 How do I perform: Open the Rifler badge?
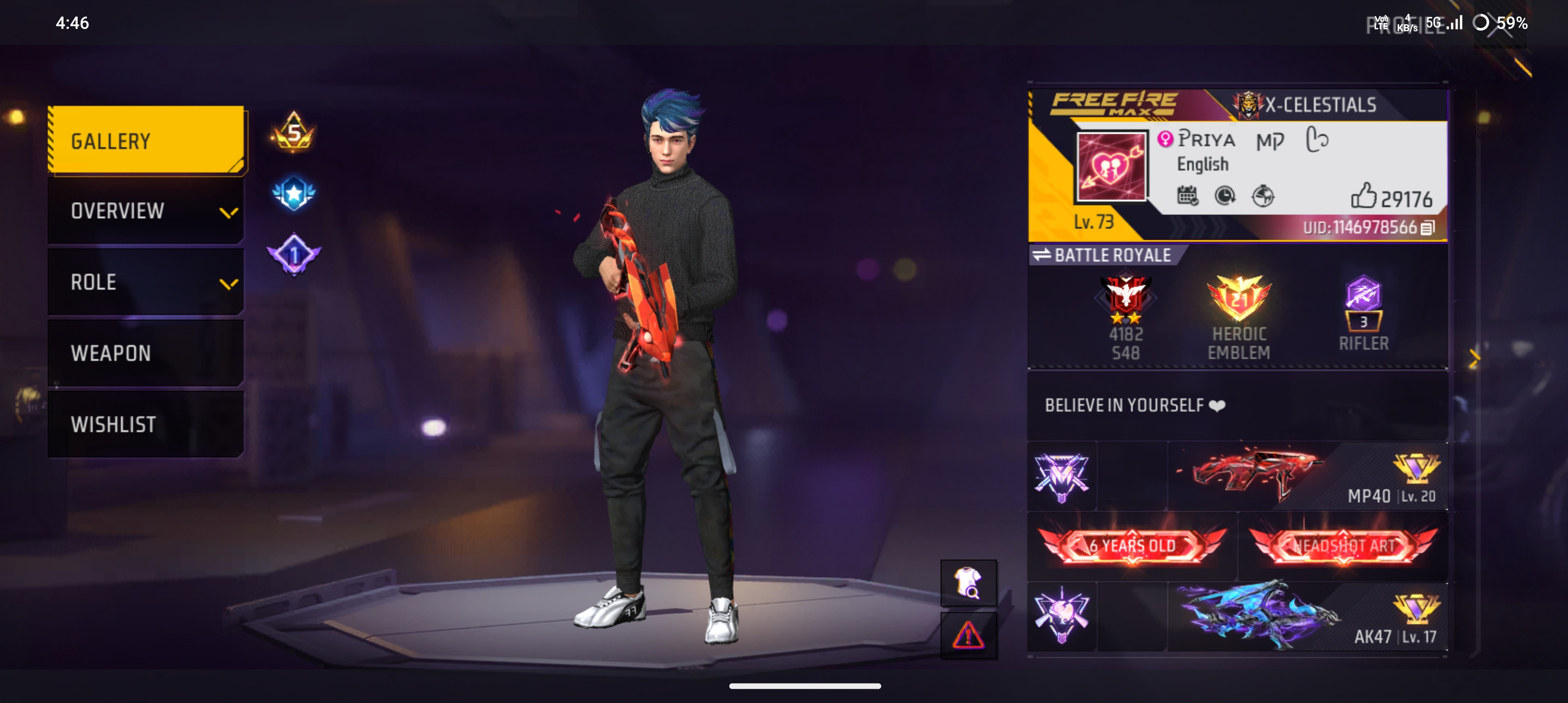coord(1363,313)
